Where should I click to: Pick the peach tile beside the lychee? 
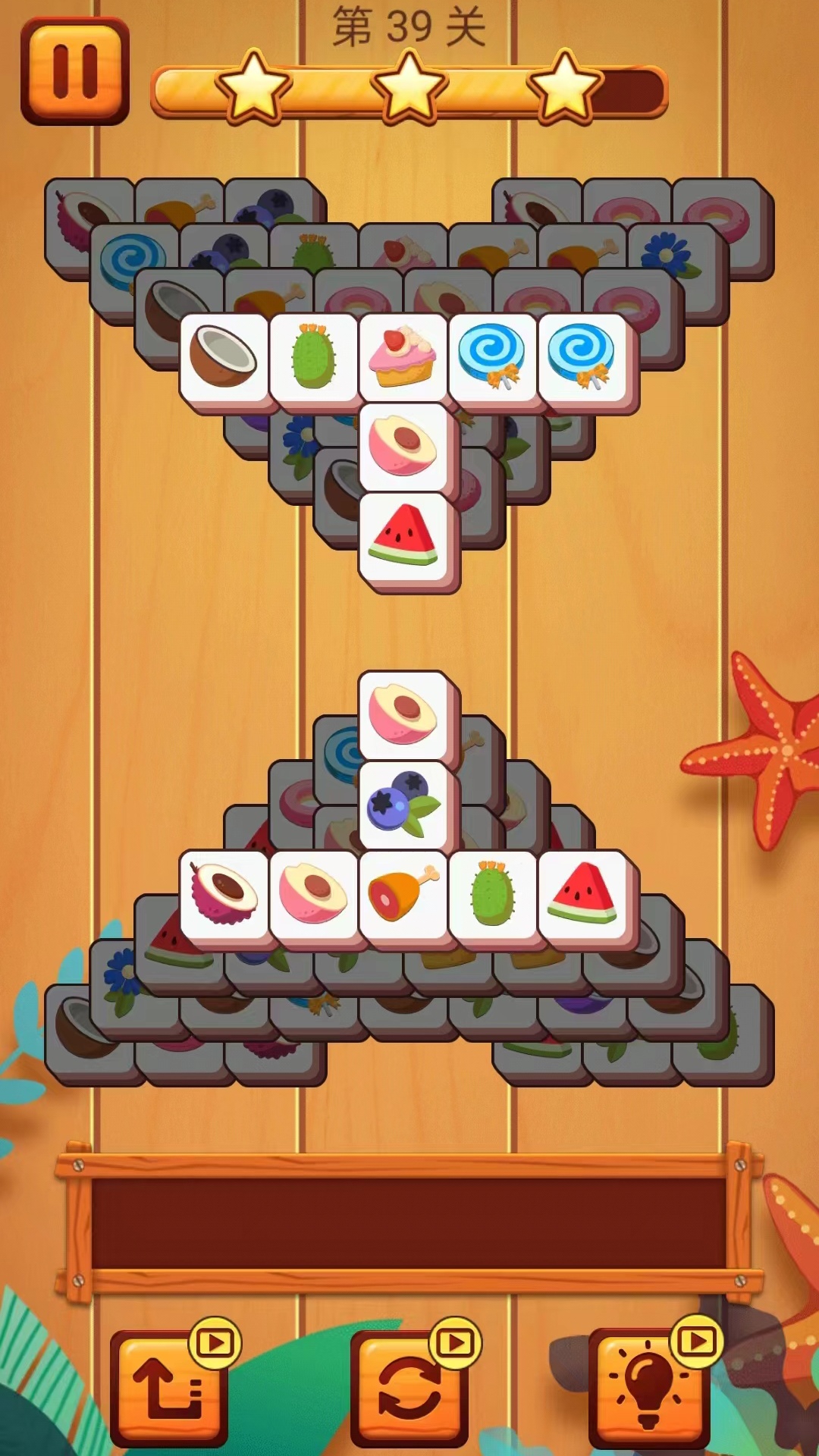click(313, 894)
